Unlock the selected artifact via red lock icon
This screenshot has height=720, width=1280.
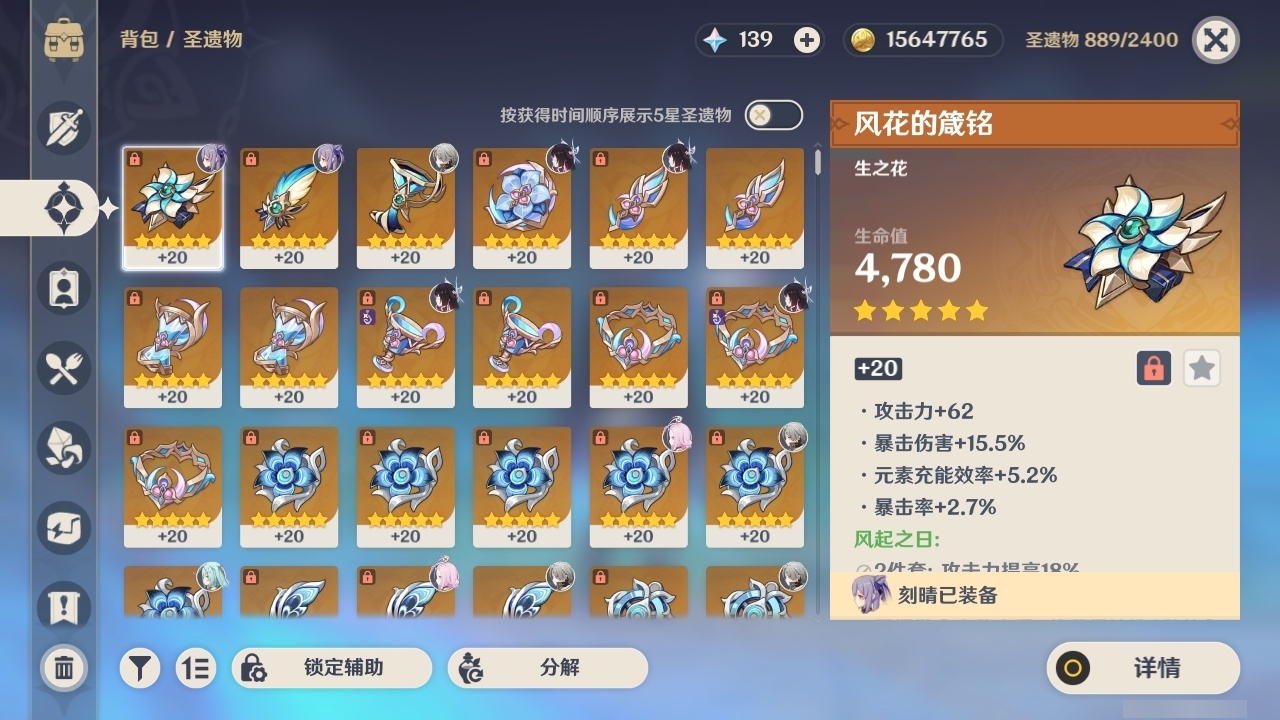pyautogui.click(x=1152, y=368)
